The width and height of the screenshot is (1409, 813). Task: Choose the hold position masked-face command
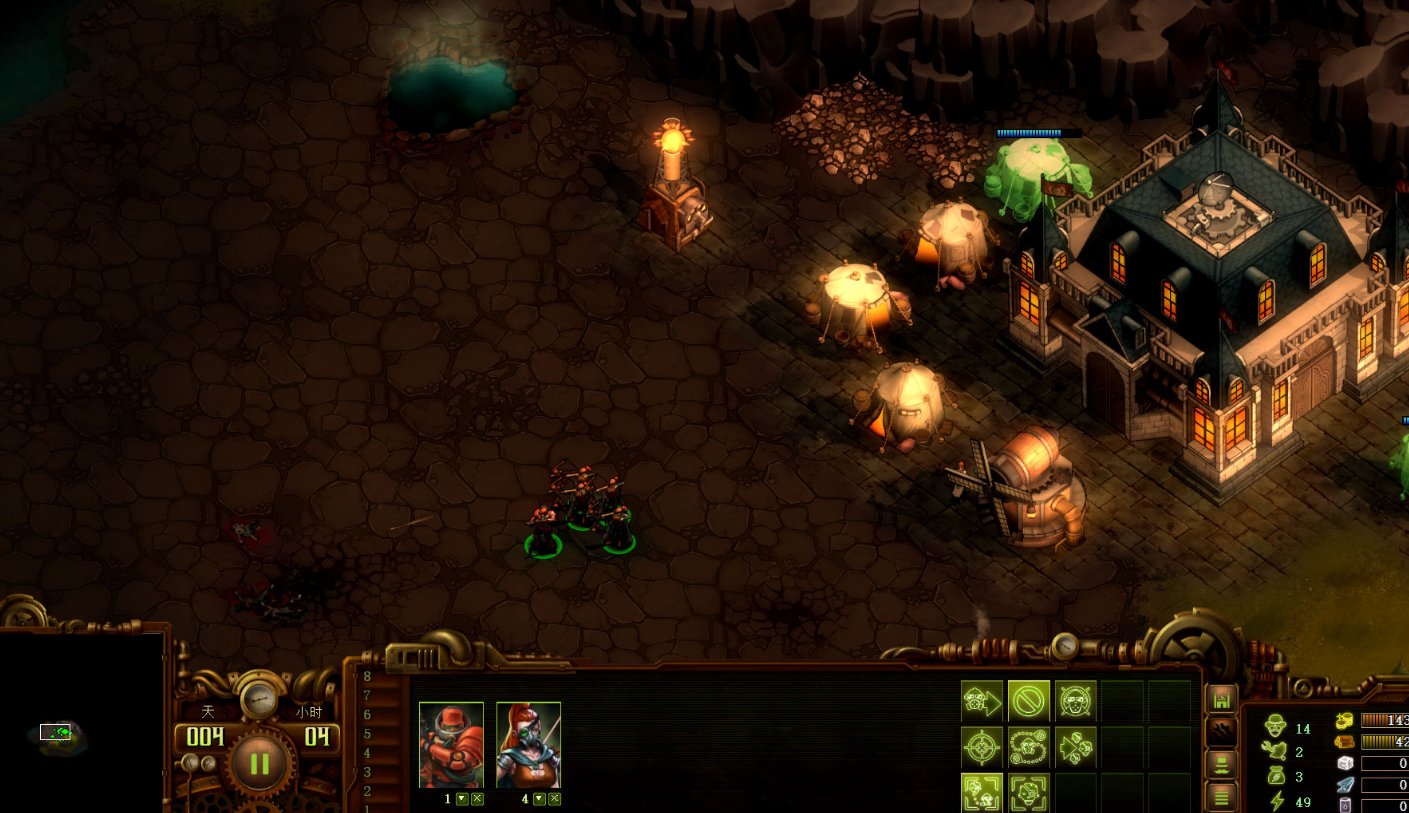pos(1075,700)
